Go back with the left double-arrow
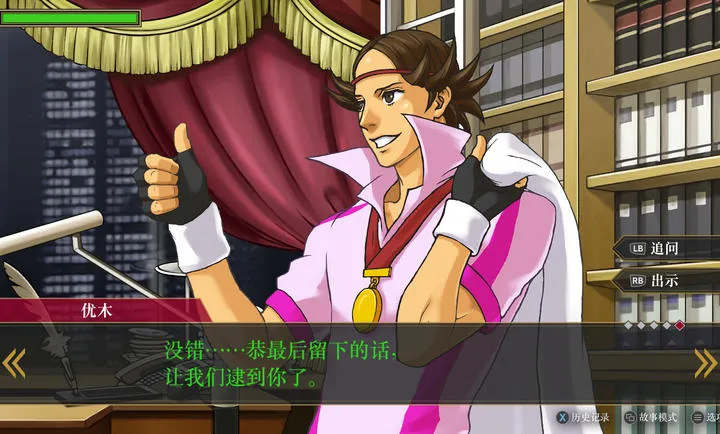Screen dimensions: 720x434 coord(13,363)
